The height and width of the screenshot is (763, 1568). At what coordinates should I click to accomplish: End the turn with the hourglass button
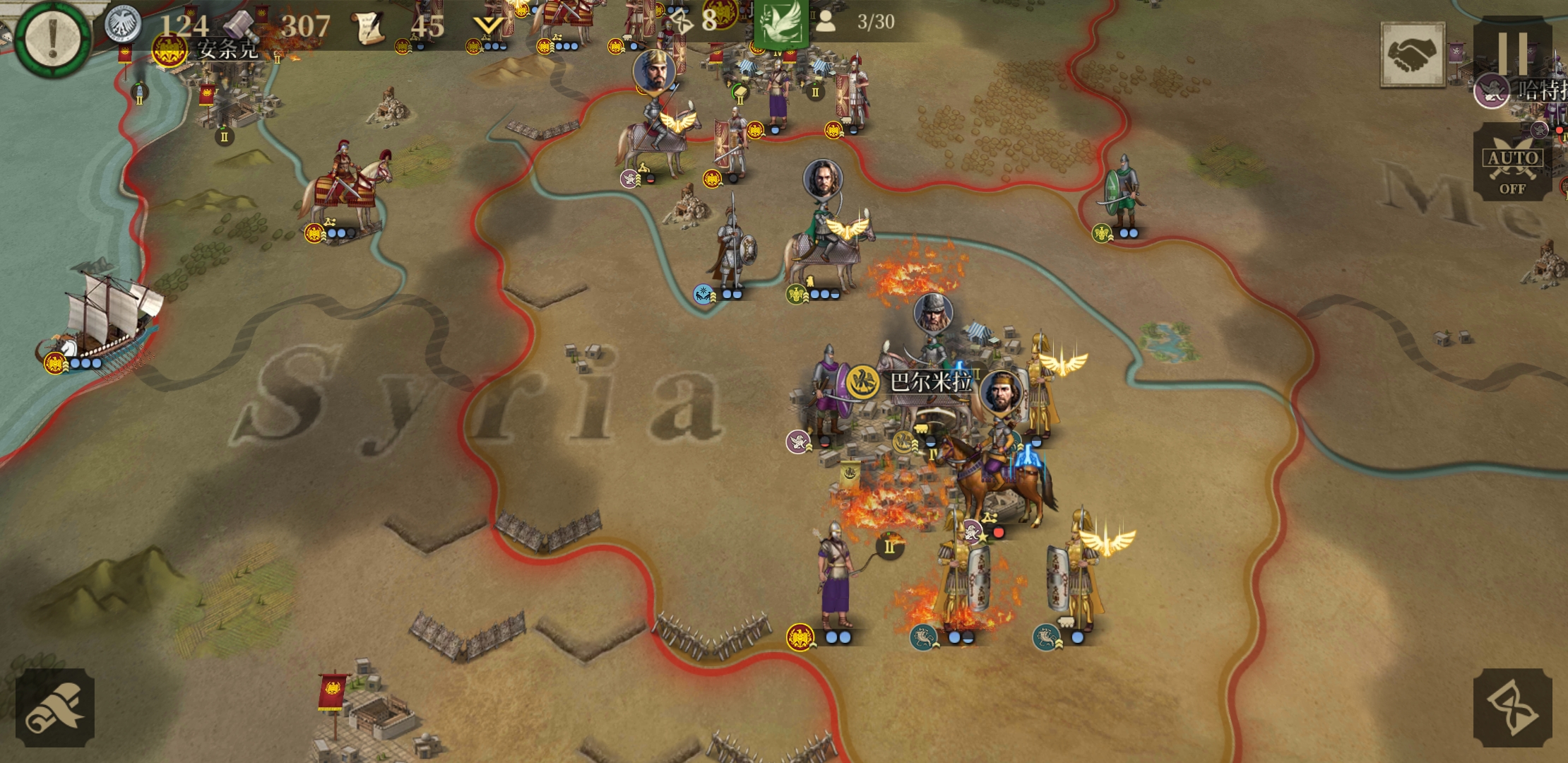tap(1512, 707)
